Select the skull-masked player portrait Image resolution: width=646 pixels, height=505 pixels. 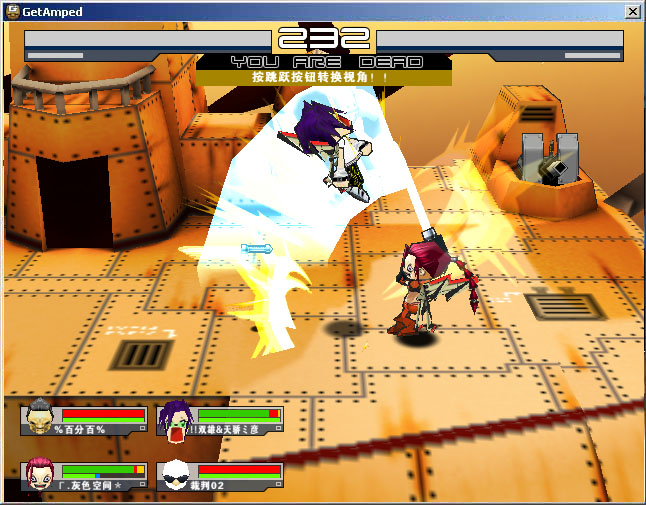tap(40, 418)
